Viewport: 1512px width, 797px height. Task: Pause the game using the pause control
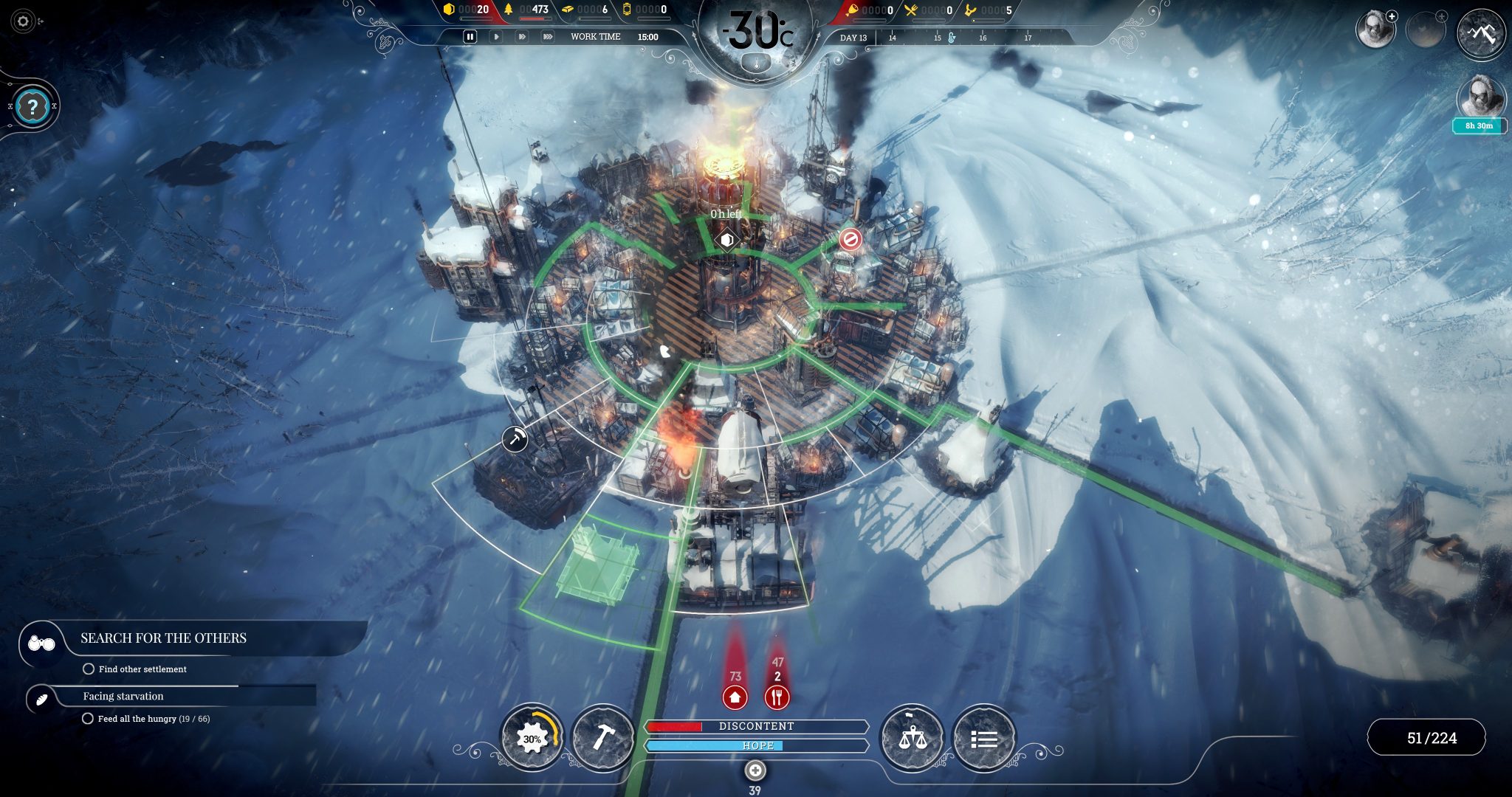pyautogui.click(x=470, y=35)
